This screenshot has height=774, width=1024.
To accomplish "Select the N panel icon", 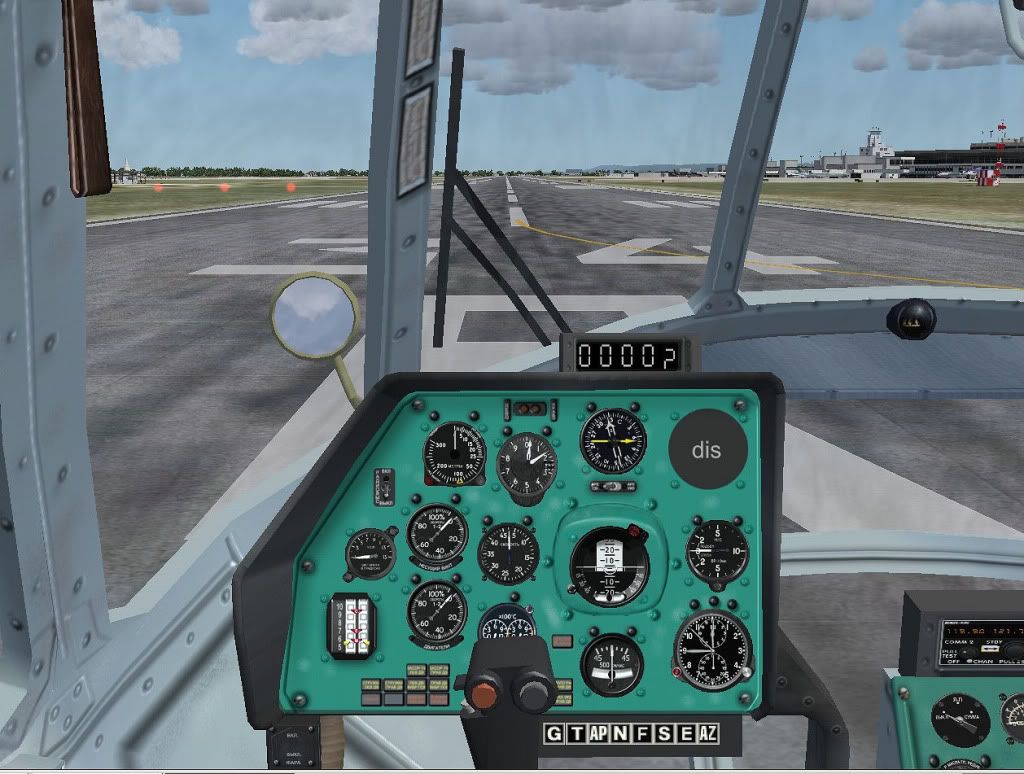I will [620, 734].
